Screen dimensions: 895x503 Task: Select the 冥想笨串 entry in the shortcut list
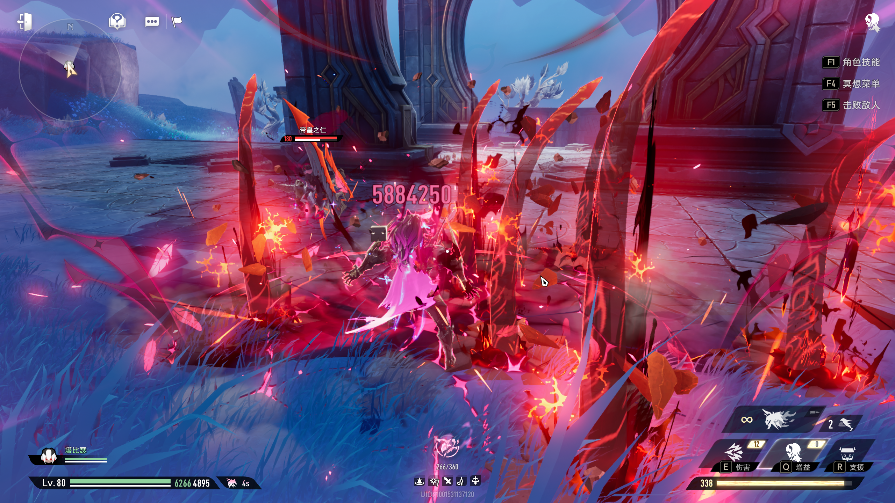click(x=853, y=84)
